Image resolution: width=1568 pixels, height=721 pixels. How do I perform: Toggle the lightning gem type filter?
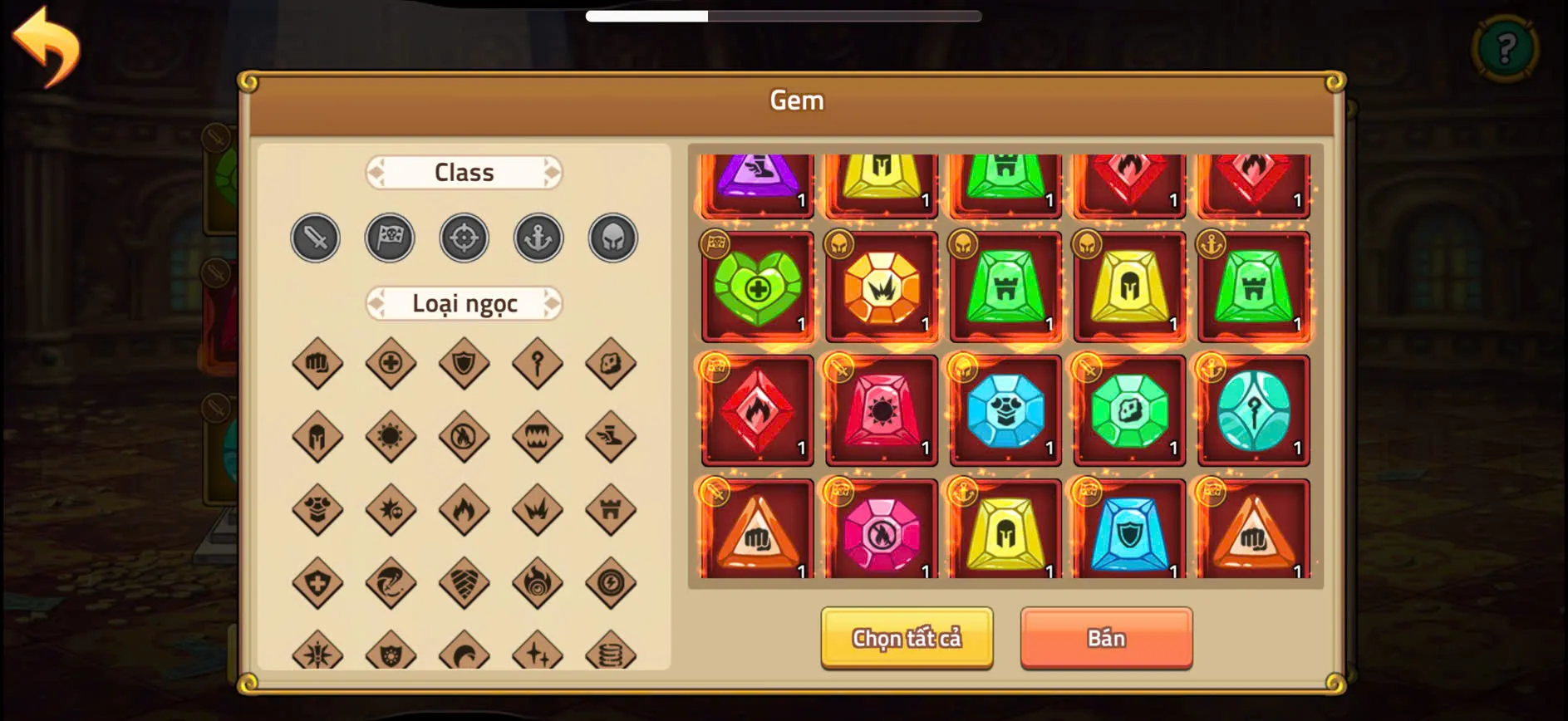(611, 582)
